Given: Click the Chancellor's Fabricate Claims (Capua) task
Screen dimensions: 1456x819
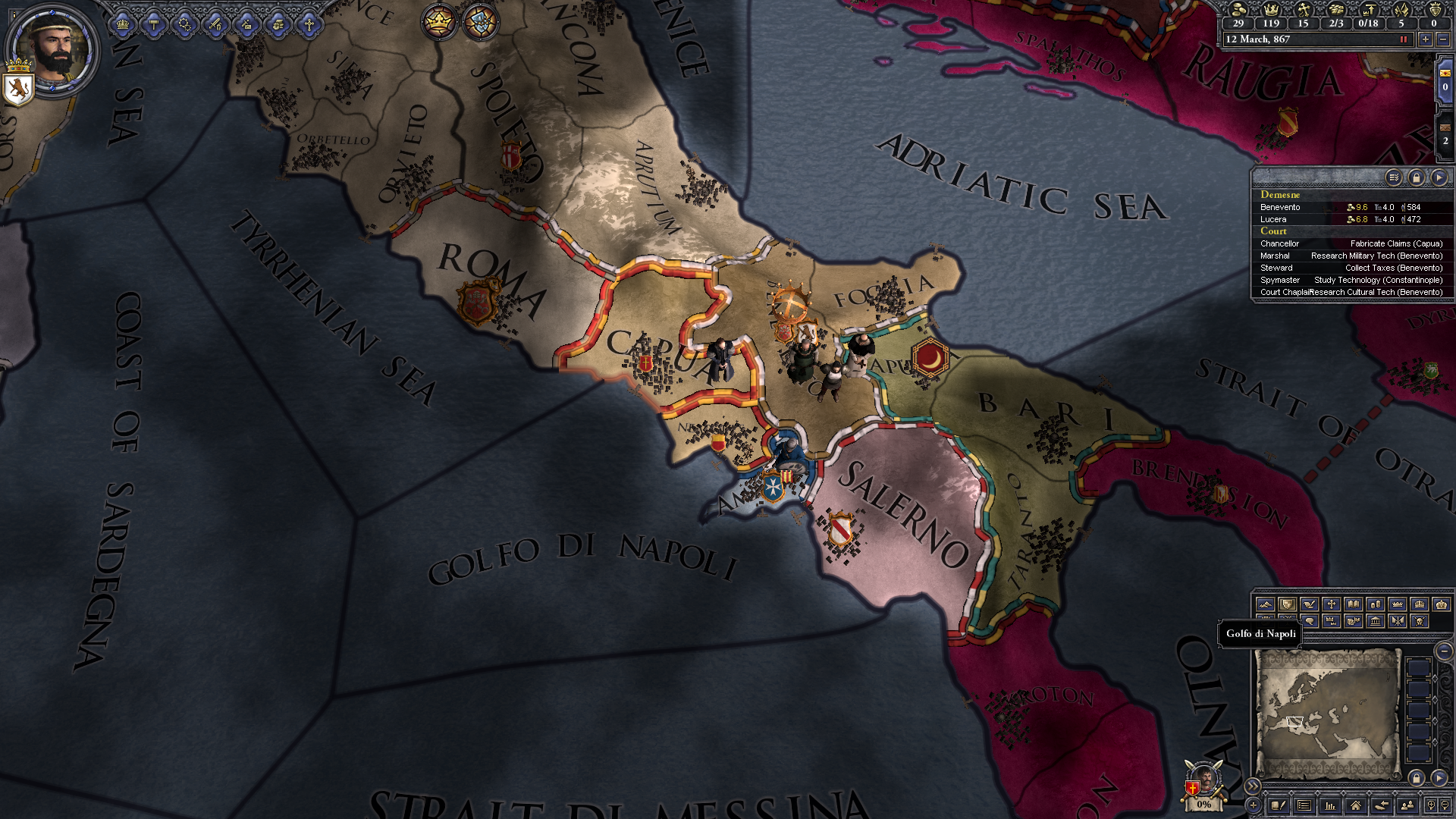Looking at the screenshot, I should [1395, 243].
